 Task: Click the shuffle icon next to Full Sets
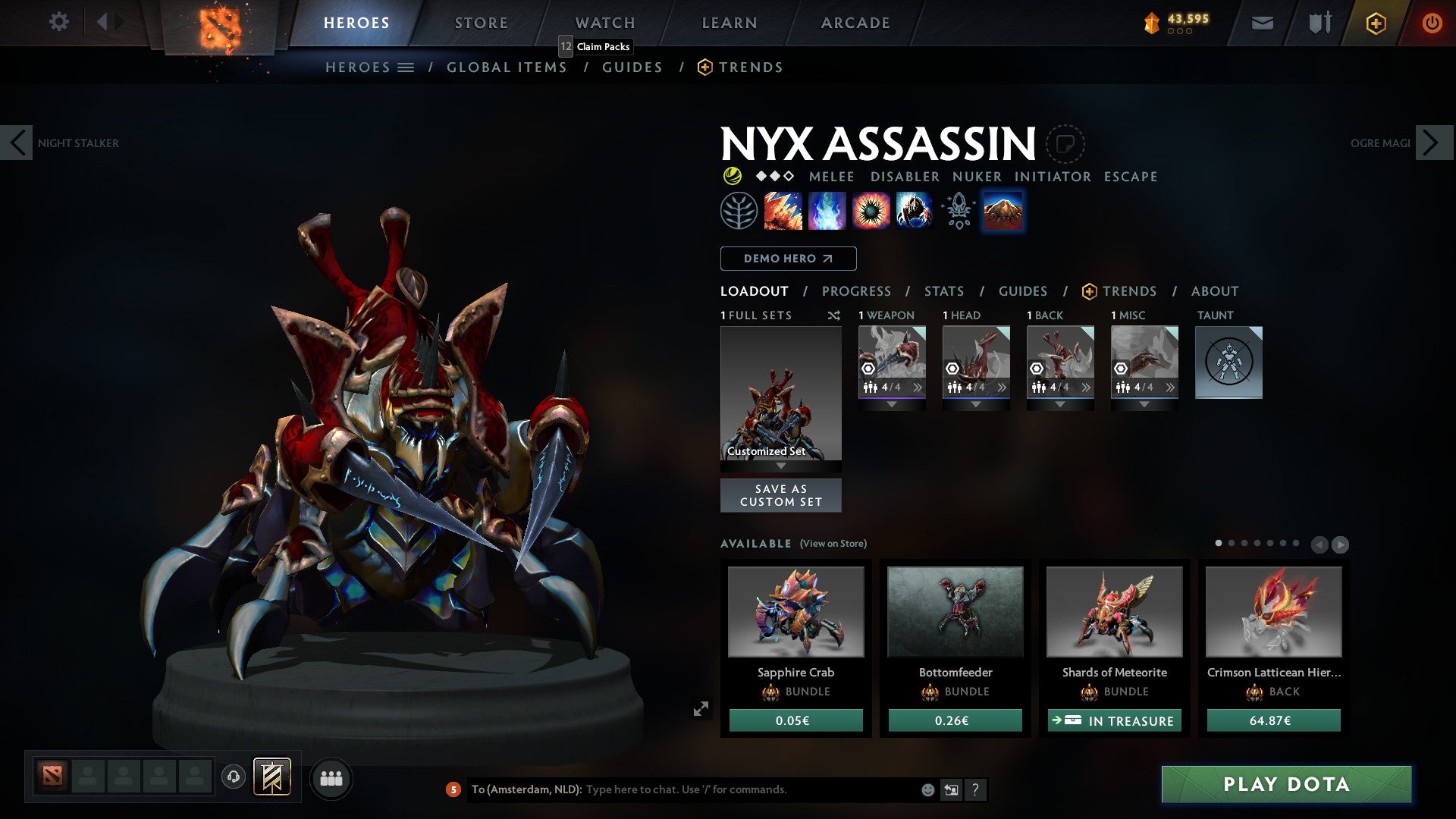pyautogui.click(x=834, y=315)
